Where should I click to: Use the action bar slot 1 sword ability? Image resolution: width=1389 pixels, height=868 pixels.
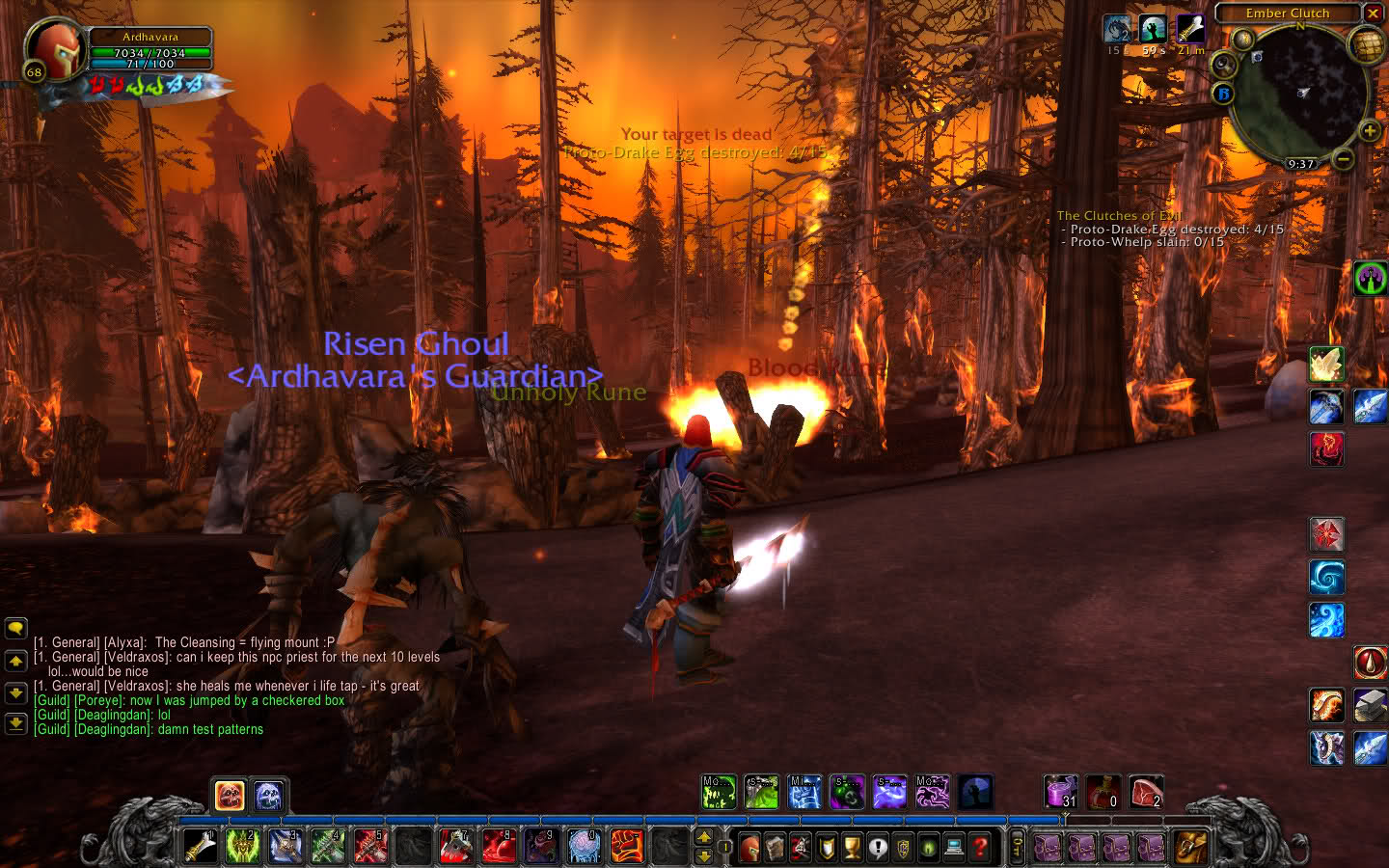[201, 847]
